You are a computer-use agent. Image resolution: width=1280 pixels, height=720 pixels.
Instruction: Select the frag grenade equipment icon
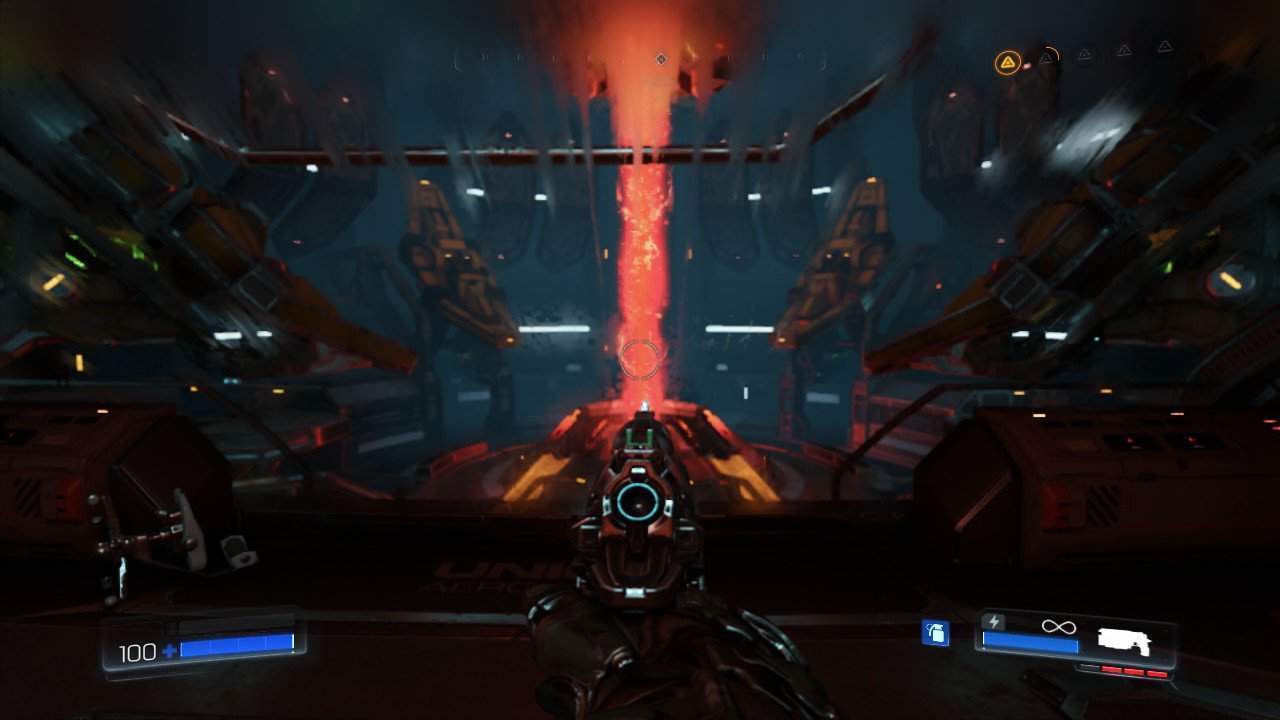tap(935, 633)
